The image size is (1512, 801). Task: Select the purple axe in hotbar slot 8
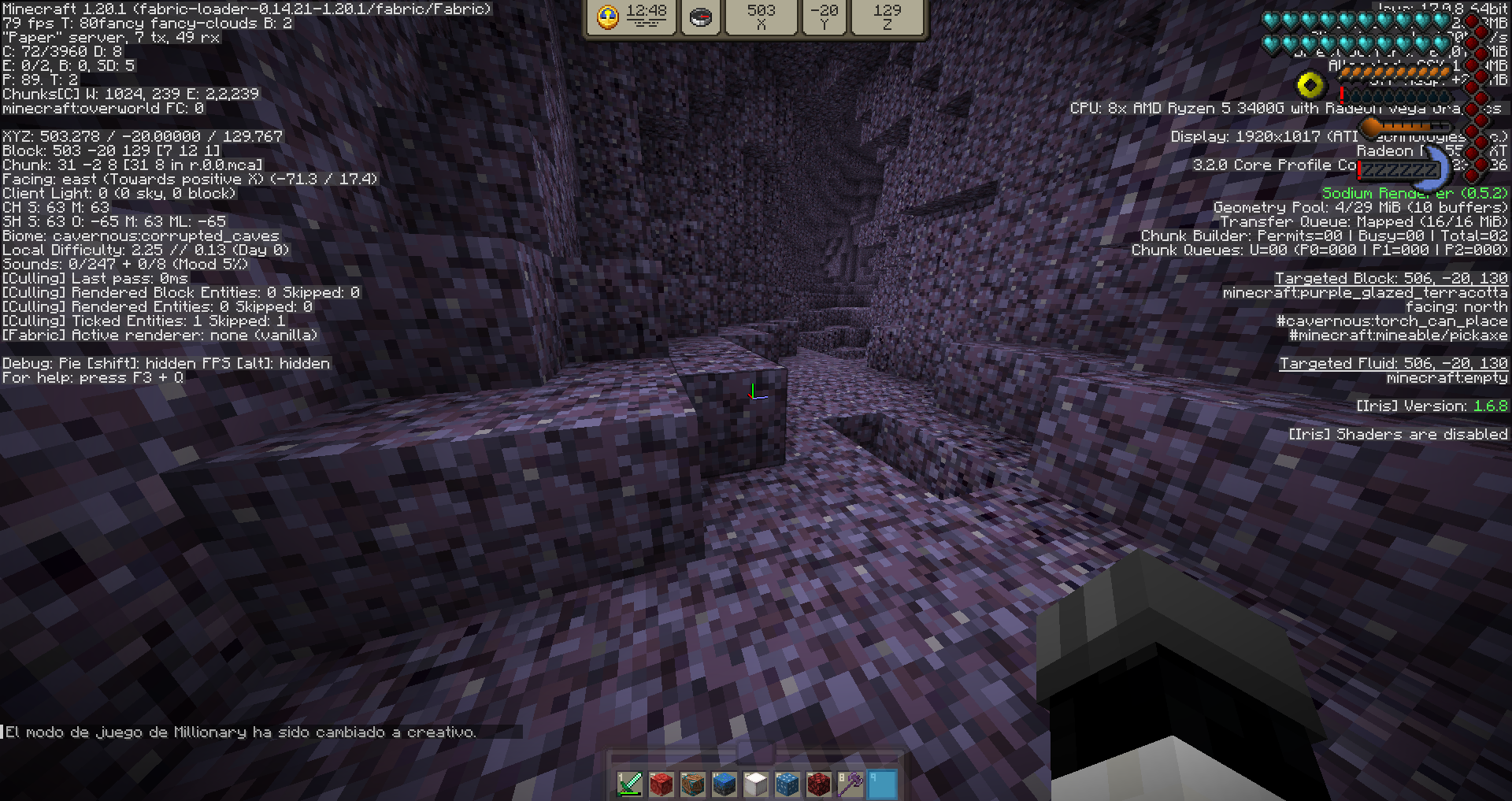[x=849, y=784]
